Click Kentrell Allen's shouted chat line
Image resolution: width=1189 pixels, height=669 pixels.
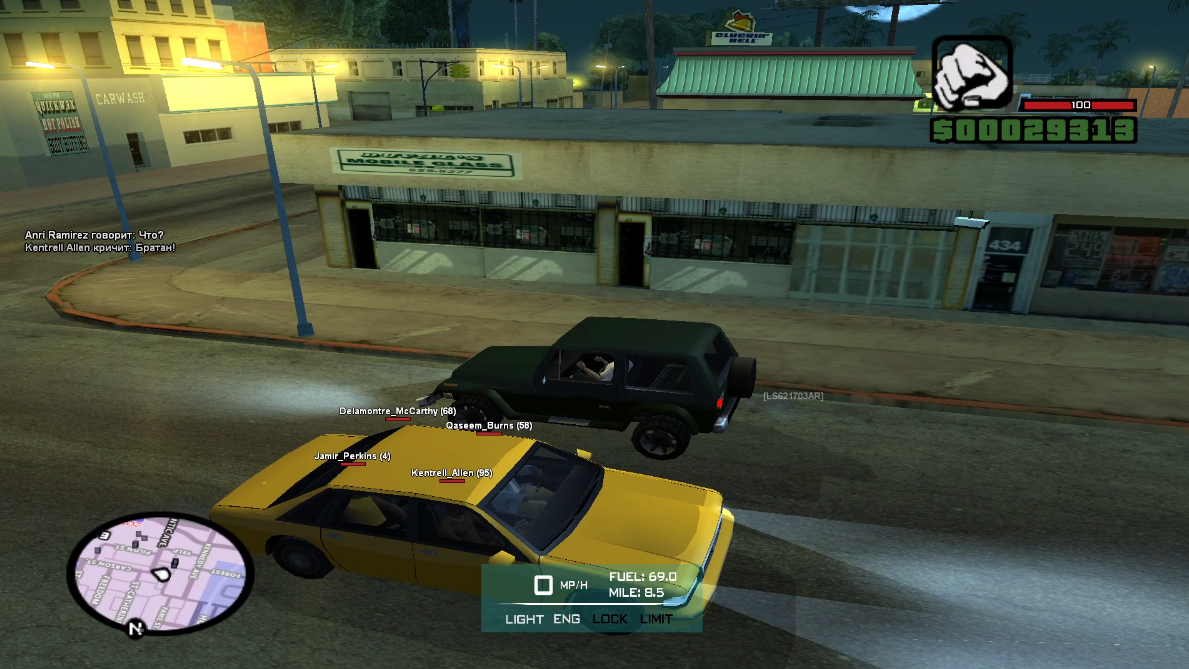(x=100, y=247)
